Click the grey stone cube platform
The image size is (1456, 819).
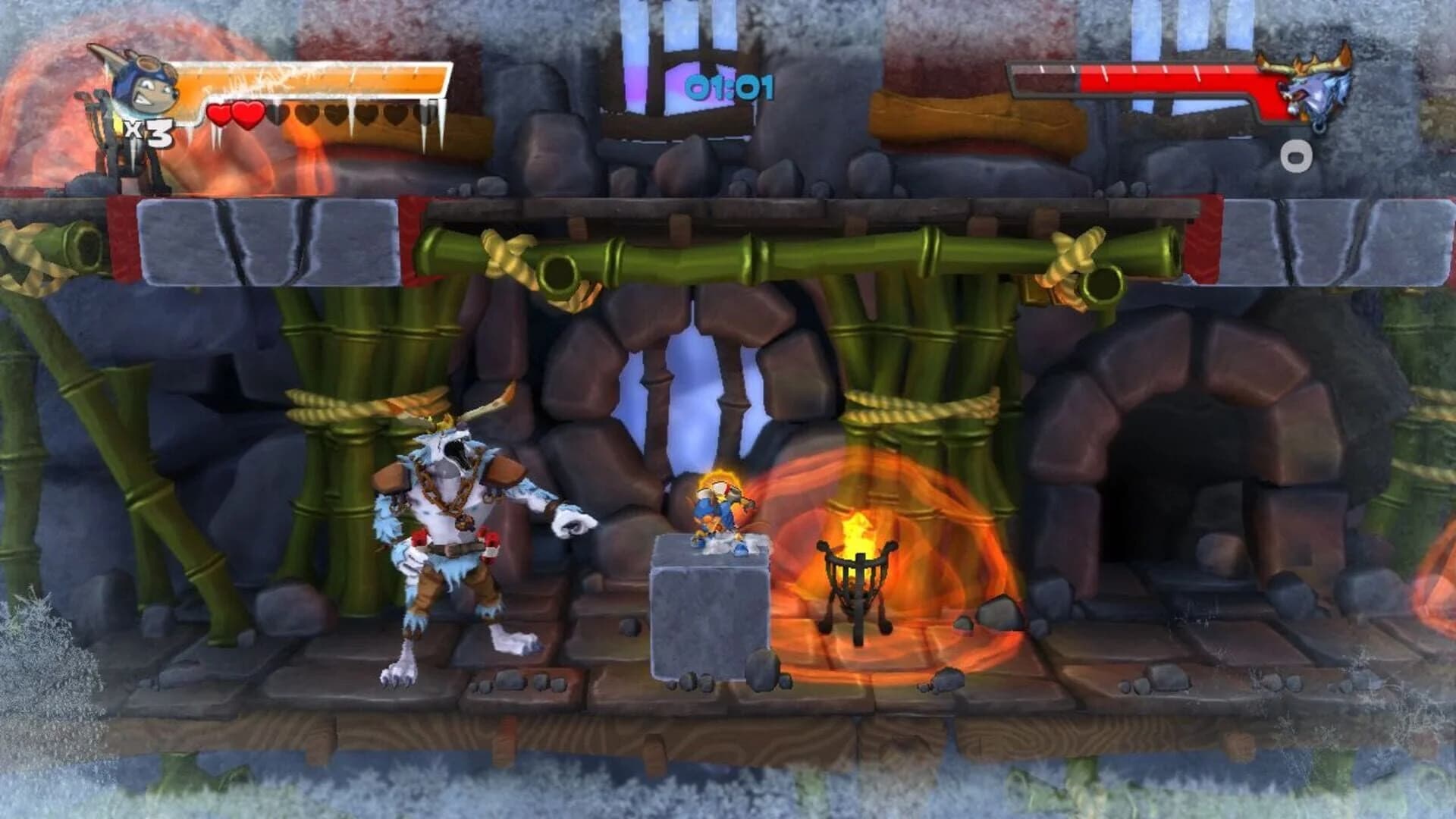709,622
